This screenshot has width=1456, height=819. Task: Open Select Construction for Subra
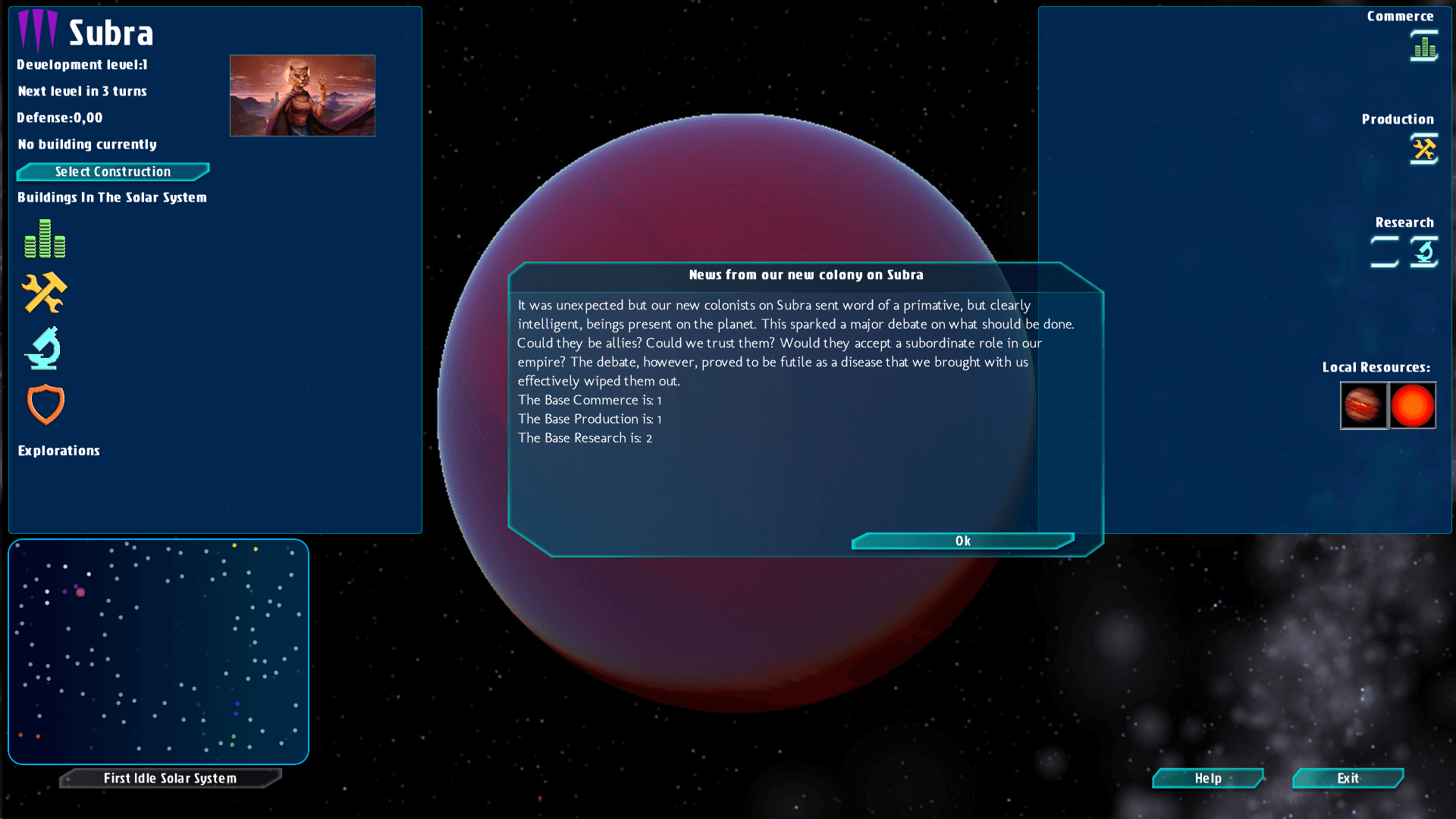(113, 172)
